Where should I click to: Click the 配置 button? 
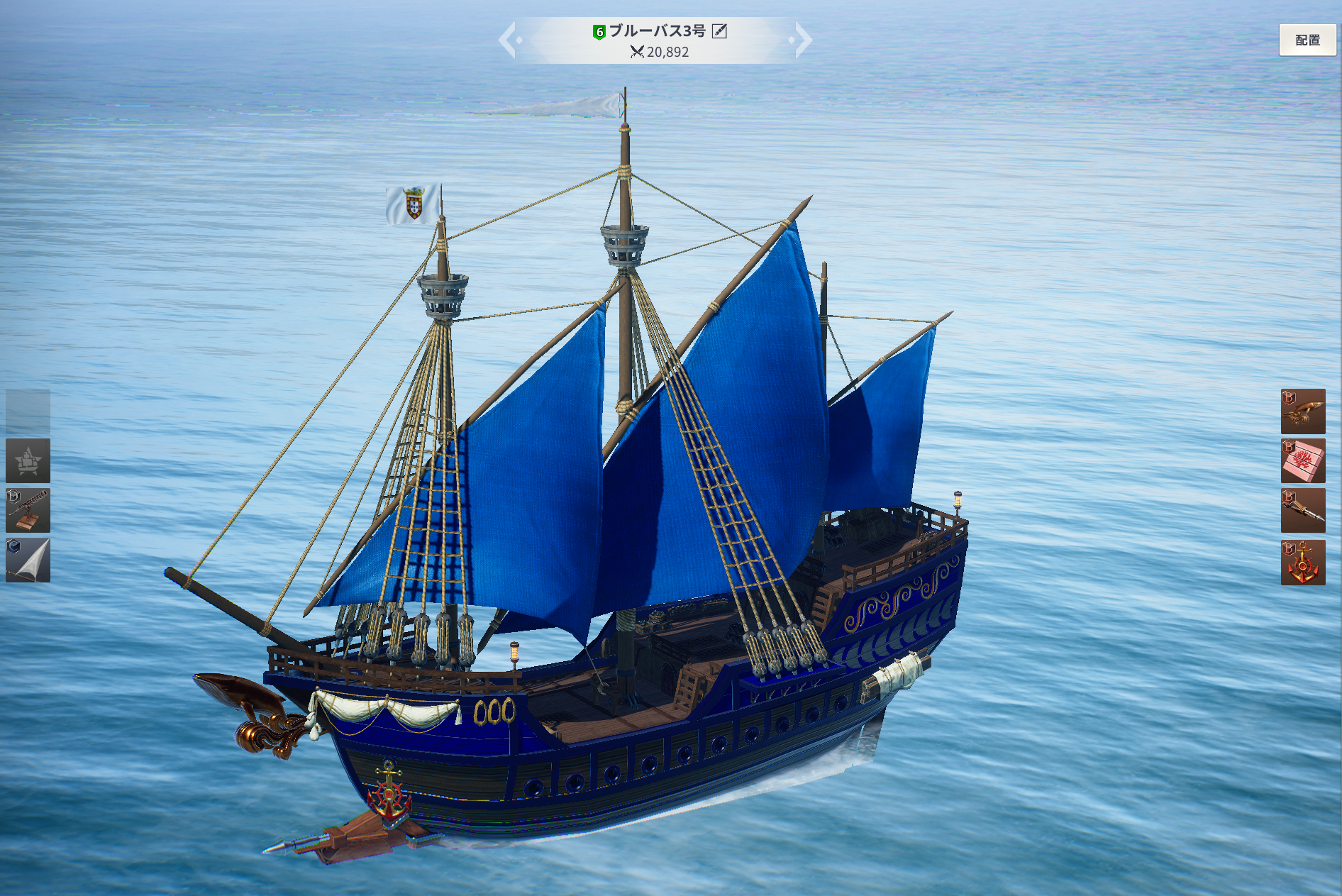(x=1307, y=40)
